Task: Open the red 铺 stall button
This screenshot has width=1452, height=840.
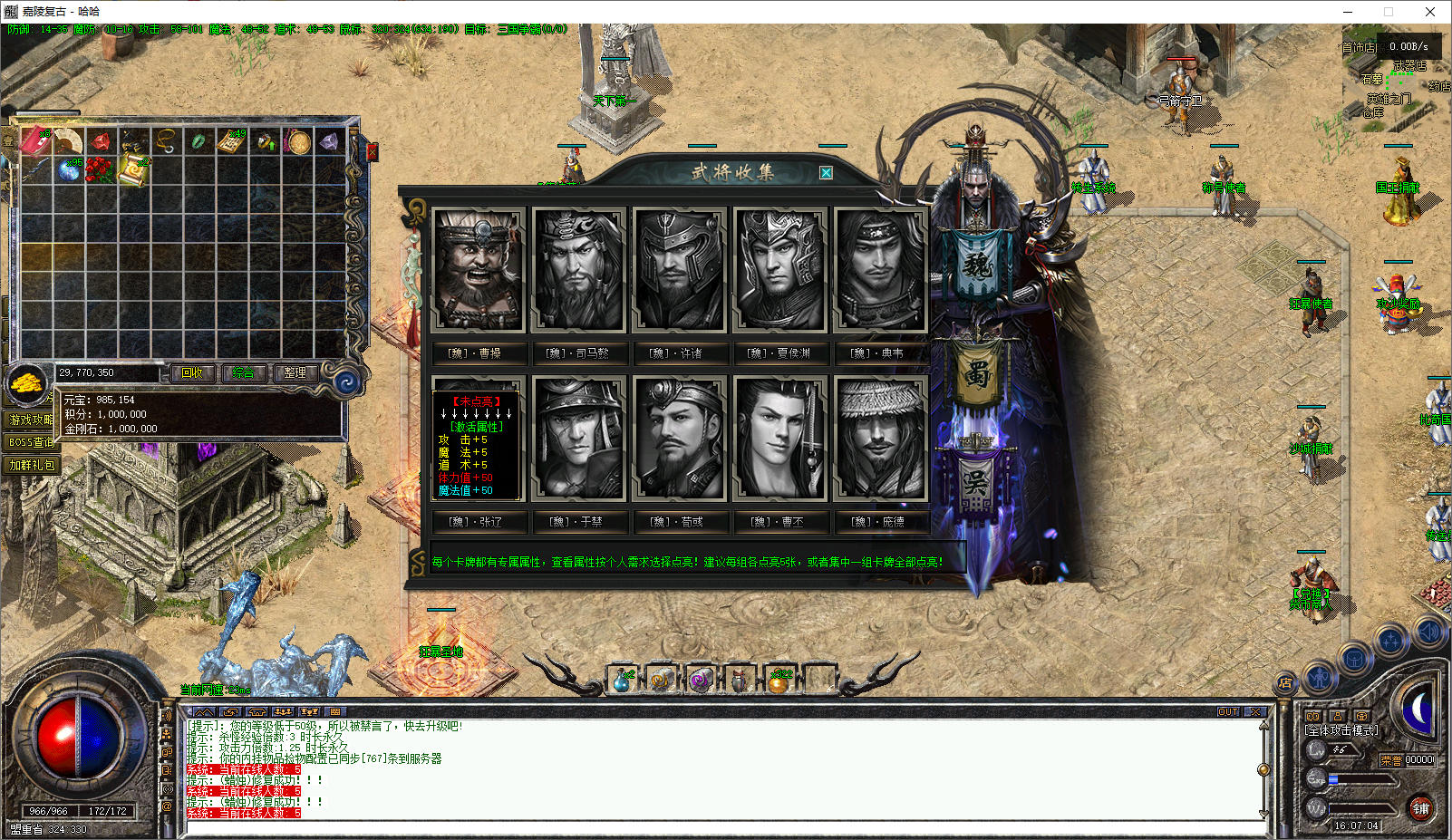Action: [x=1420, y=808]
